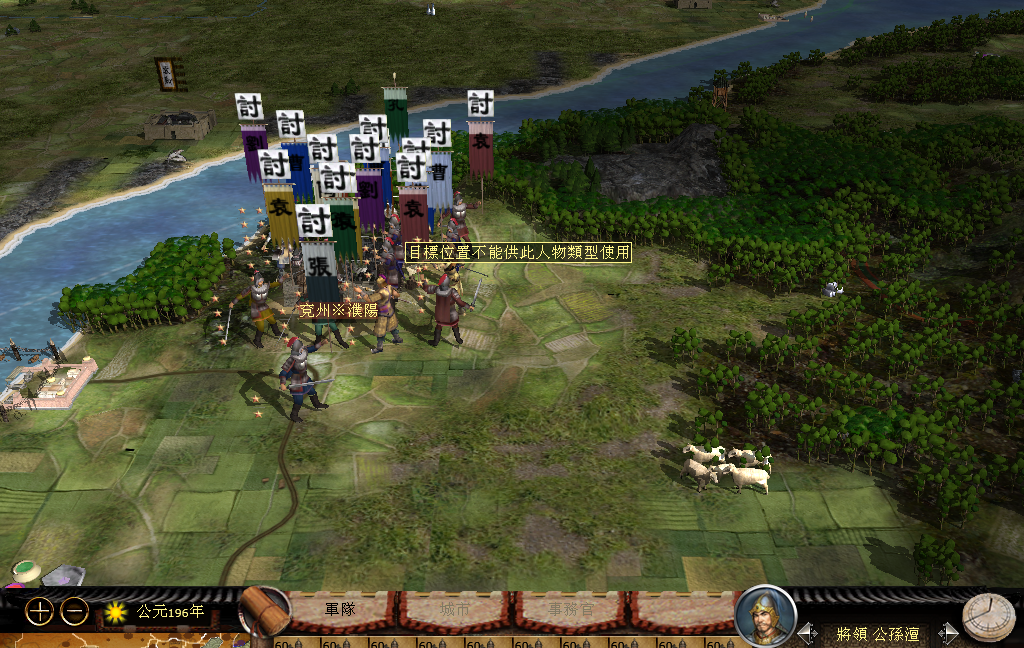The image size is (1024, 648).
Task: Open the general's portrait
Action: [x=765, y=614]
